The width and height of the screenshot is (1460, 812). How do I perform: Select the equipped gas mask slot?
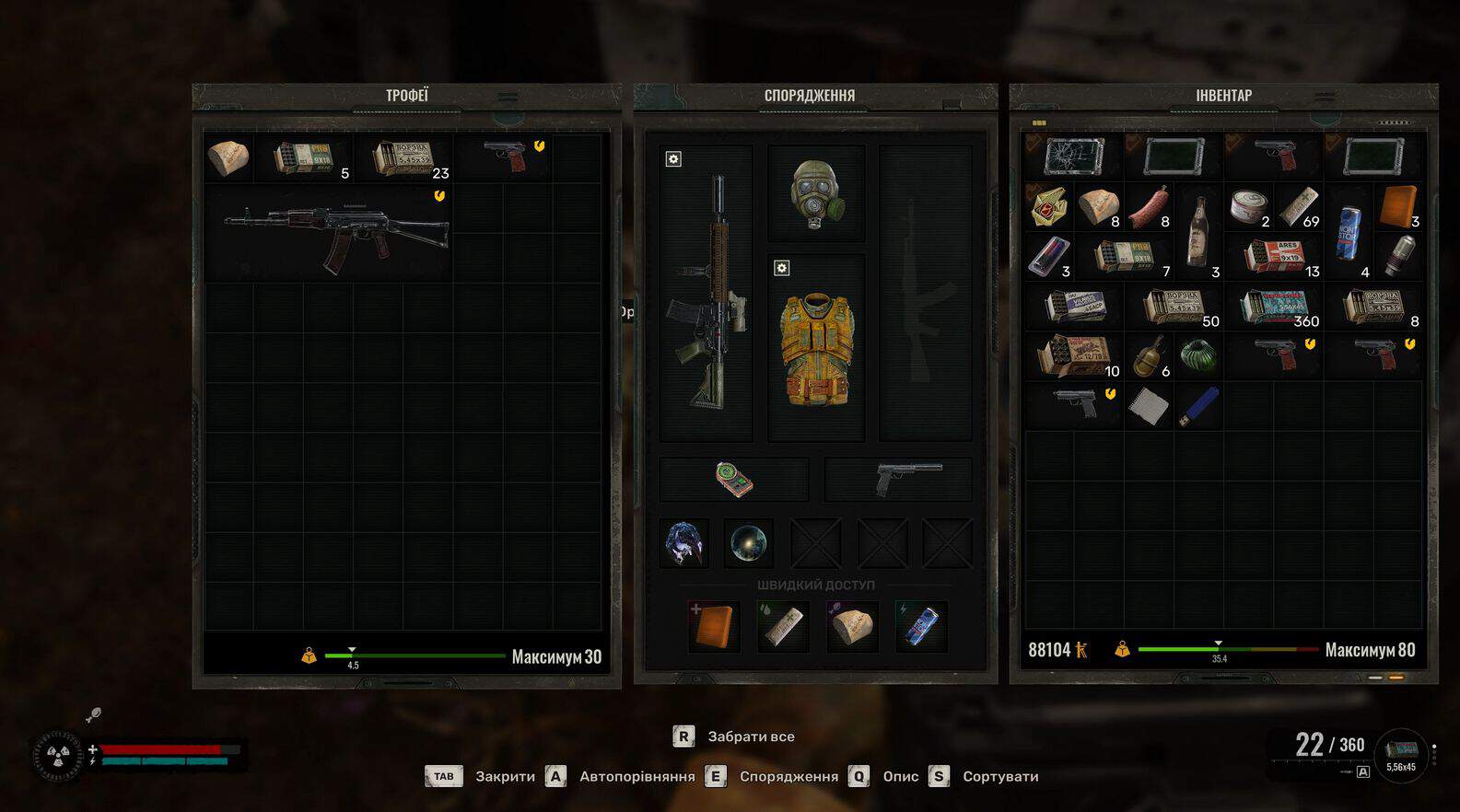[816, 193]
